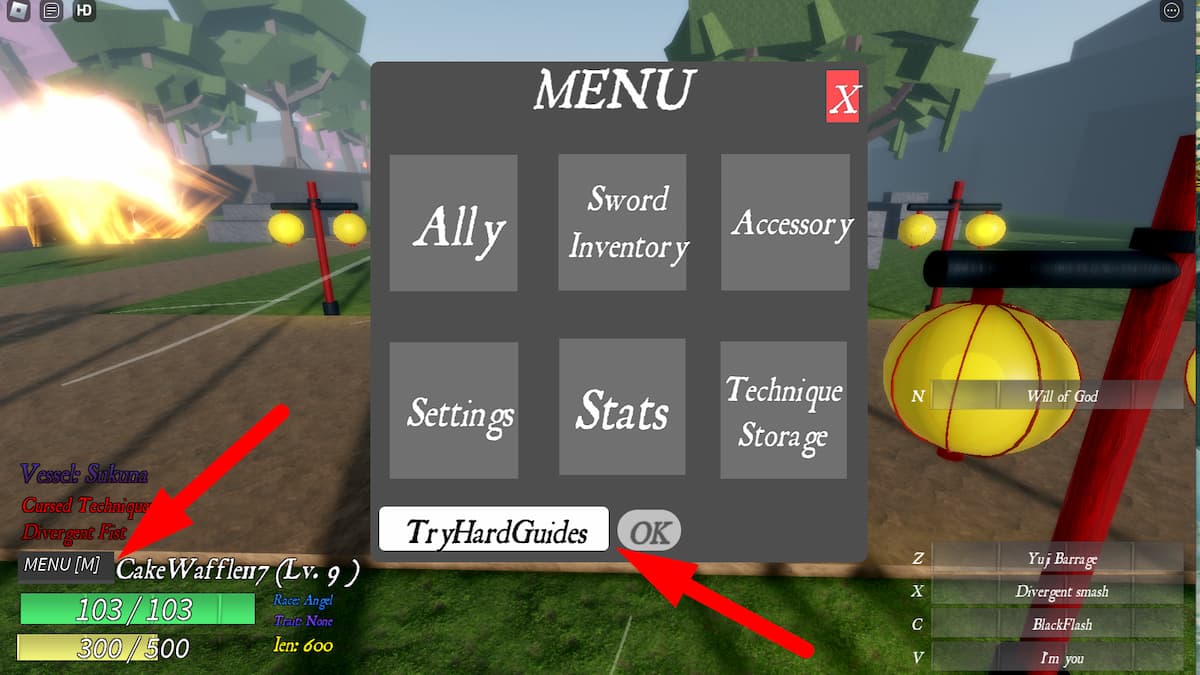Close the menu with red X
The height and width of the screenshot is (675, 1200).
(843, 97)
